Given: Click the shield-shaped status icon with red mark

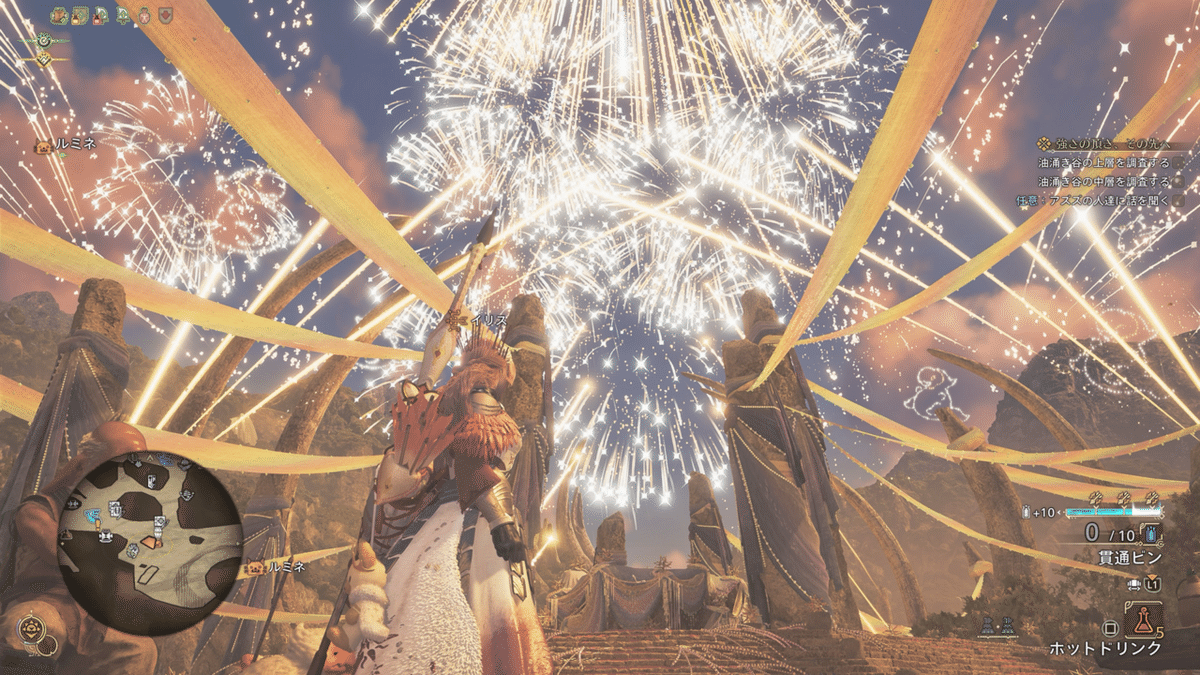Looking at the screenshot, I should coord(165,14).
